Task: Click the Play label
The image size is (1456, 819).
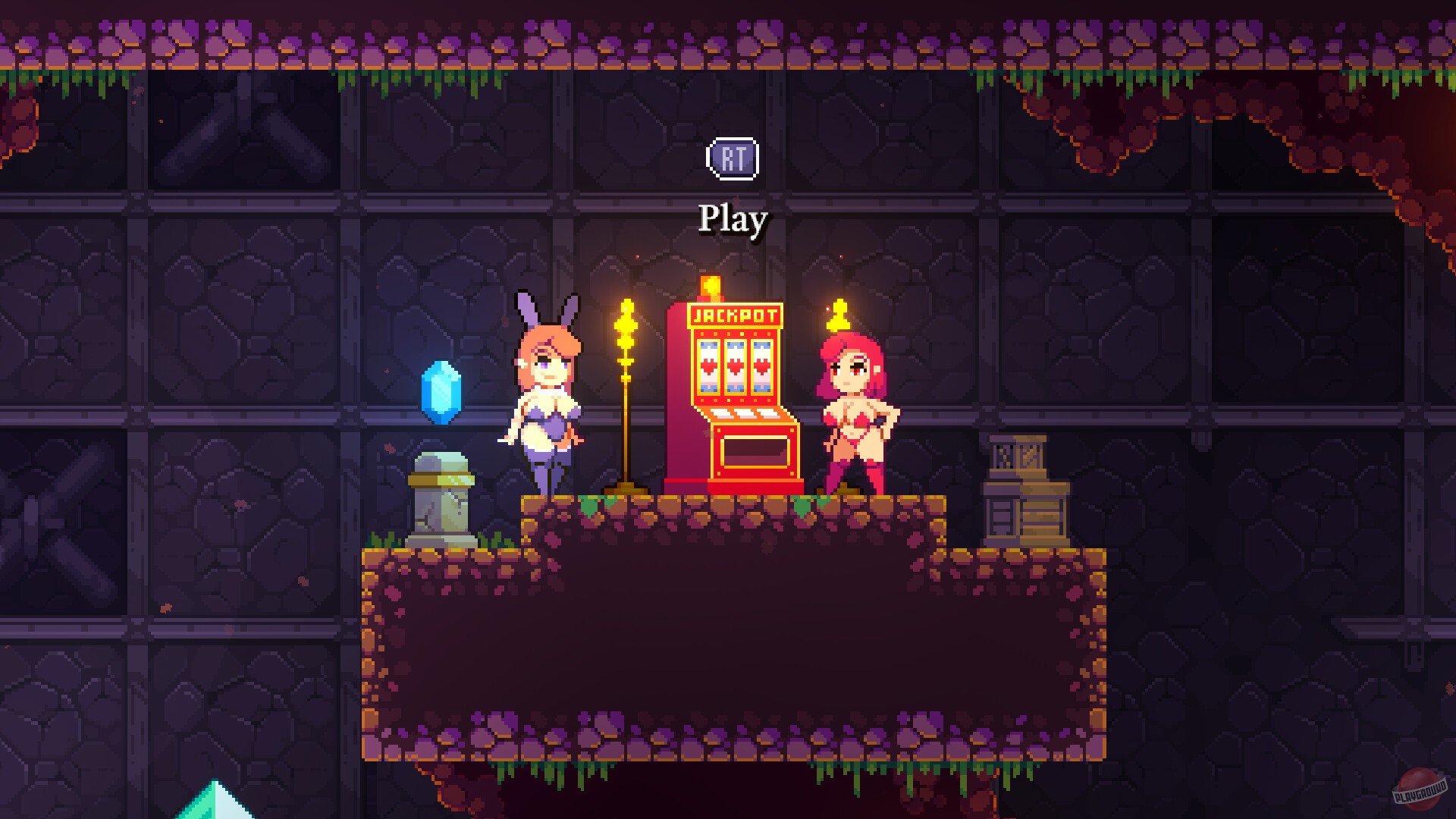Action: coord(732,218)
